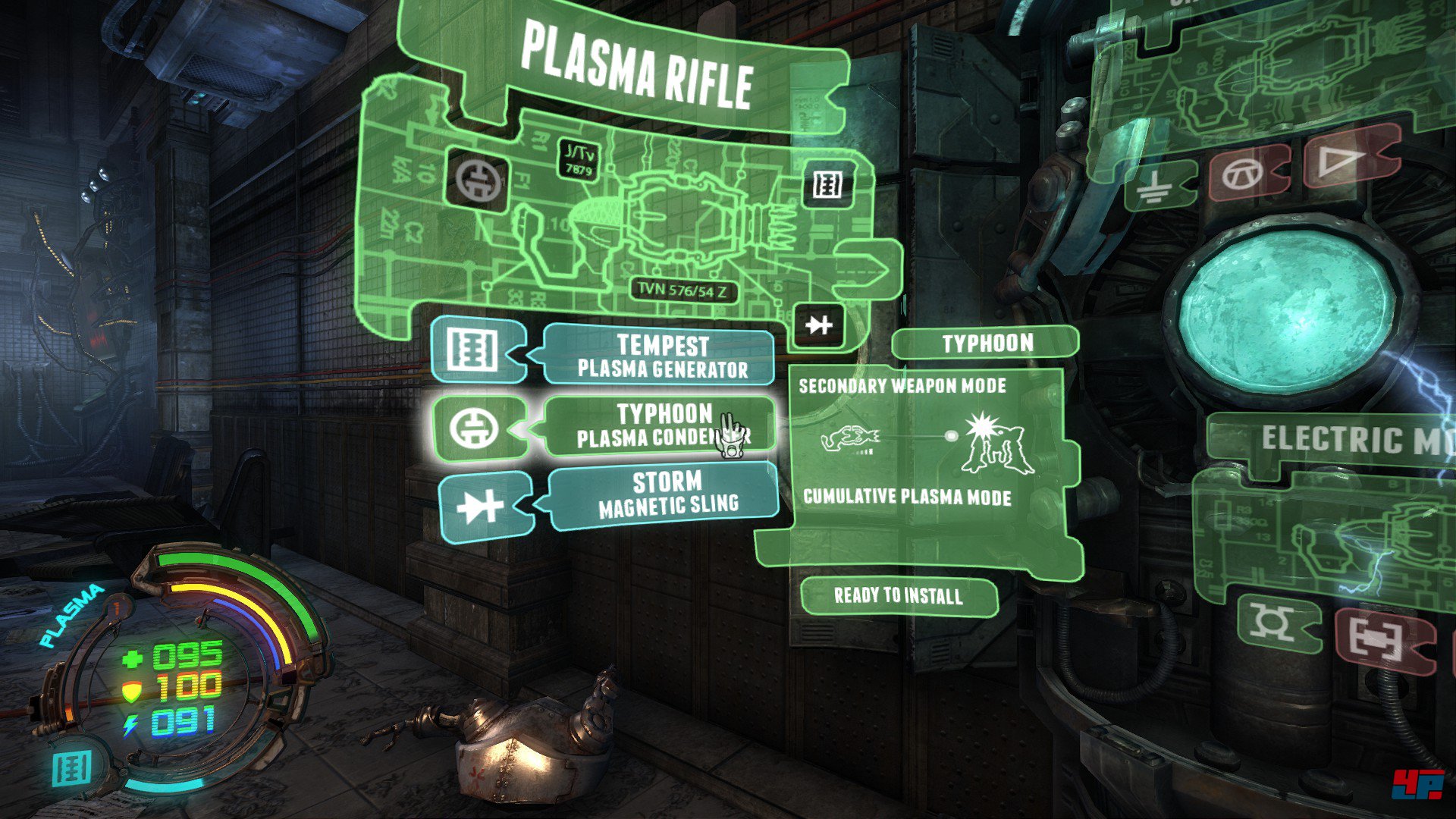Screen dimensions: 1456x819
Task: Click the Typhoon condenser icon tile
Action: point(476,428)
